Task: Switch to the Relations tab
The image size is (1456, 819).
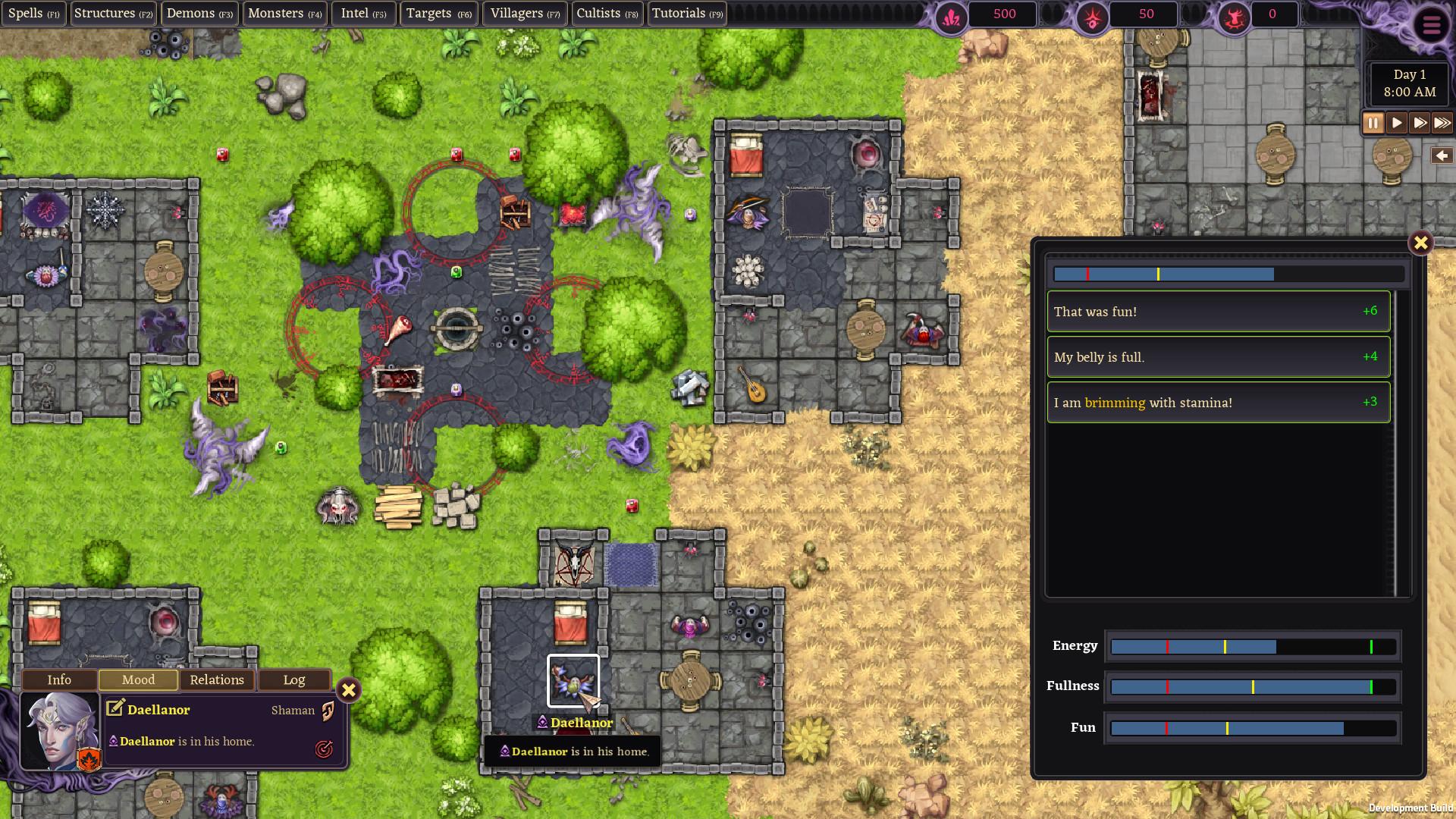Action: (216, 679)
